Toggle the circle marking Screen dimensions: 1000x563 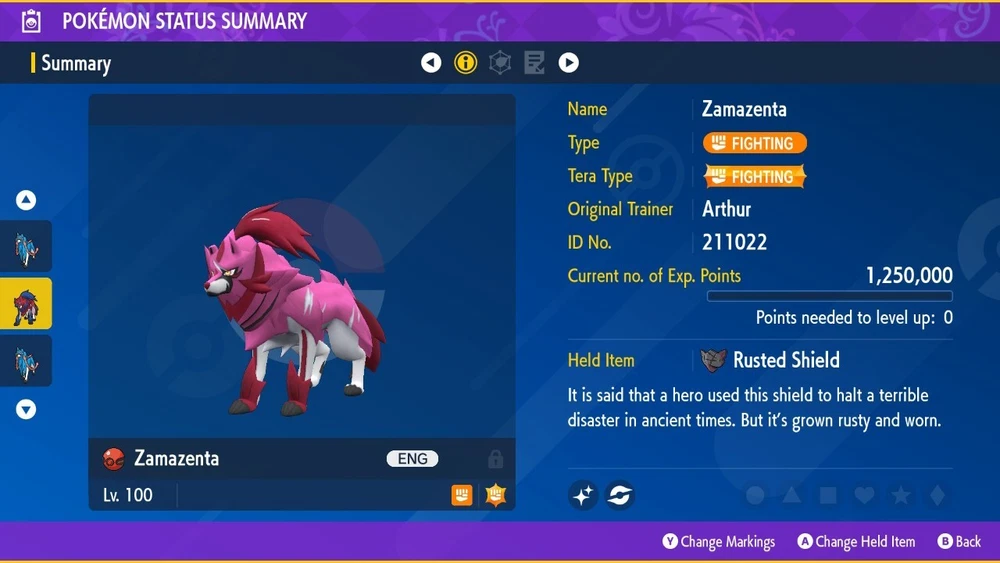coord(756,495)
